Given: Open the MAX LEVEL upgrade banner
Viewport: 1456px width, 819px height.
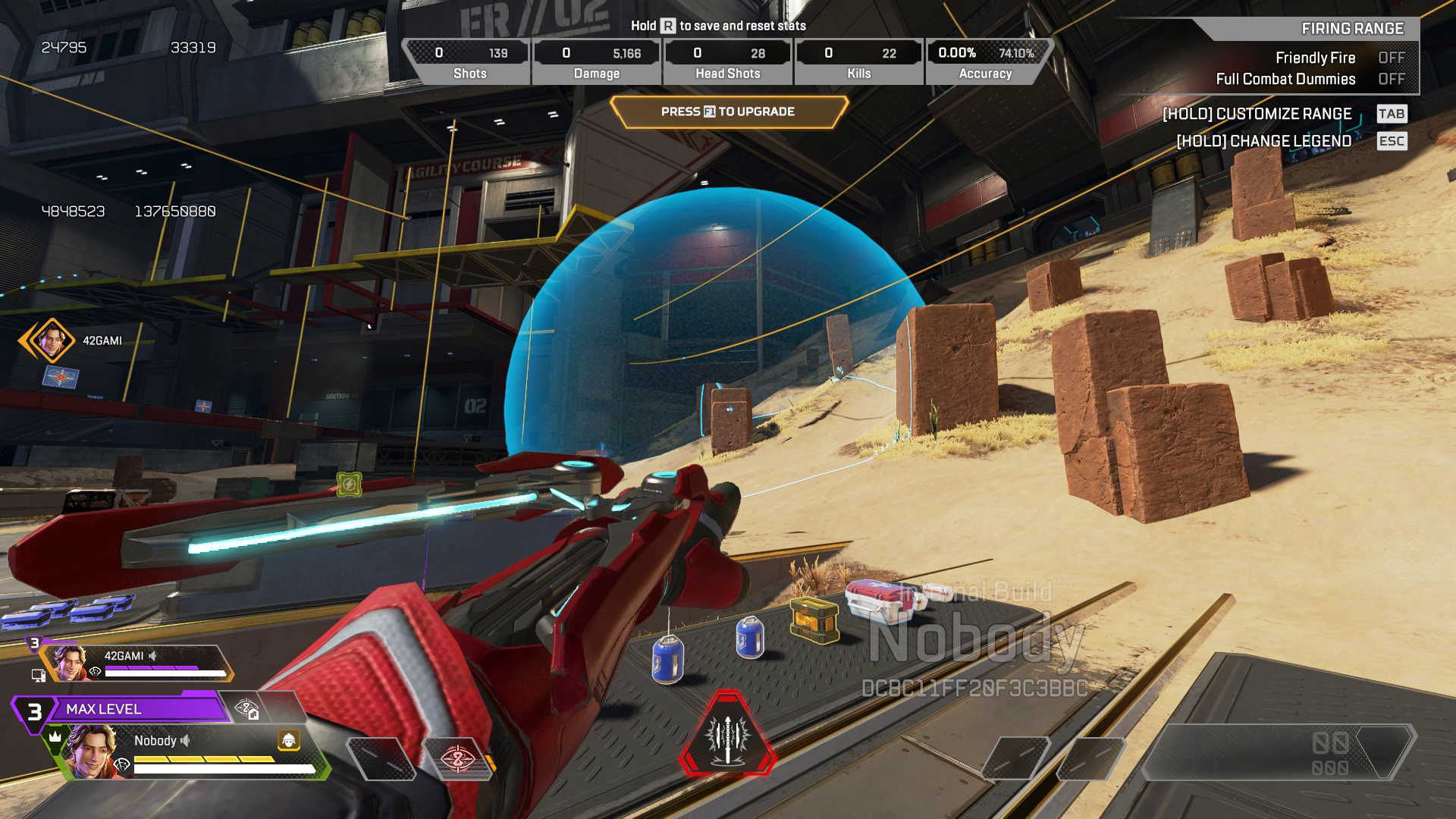Looking at the screenshot, I should [x=121, y=709].
